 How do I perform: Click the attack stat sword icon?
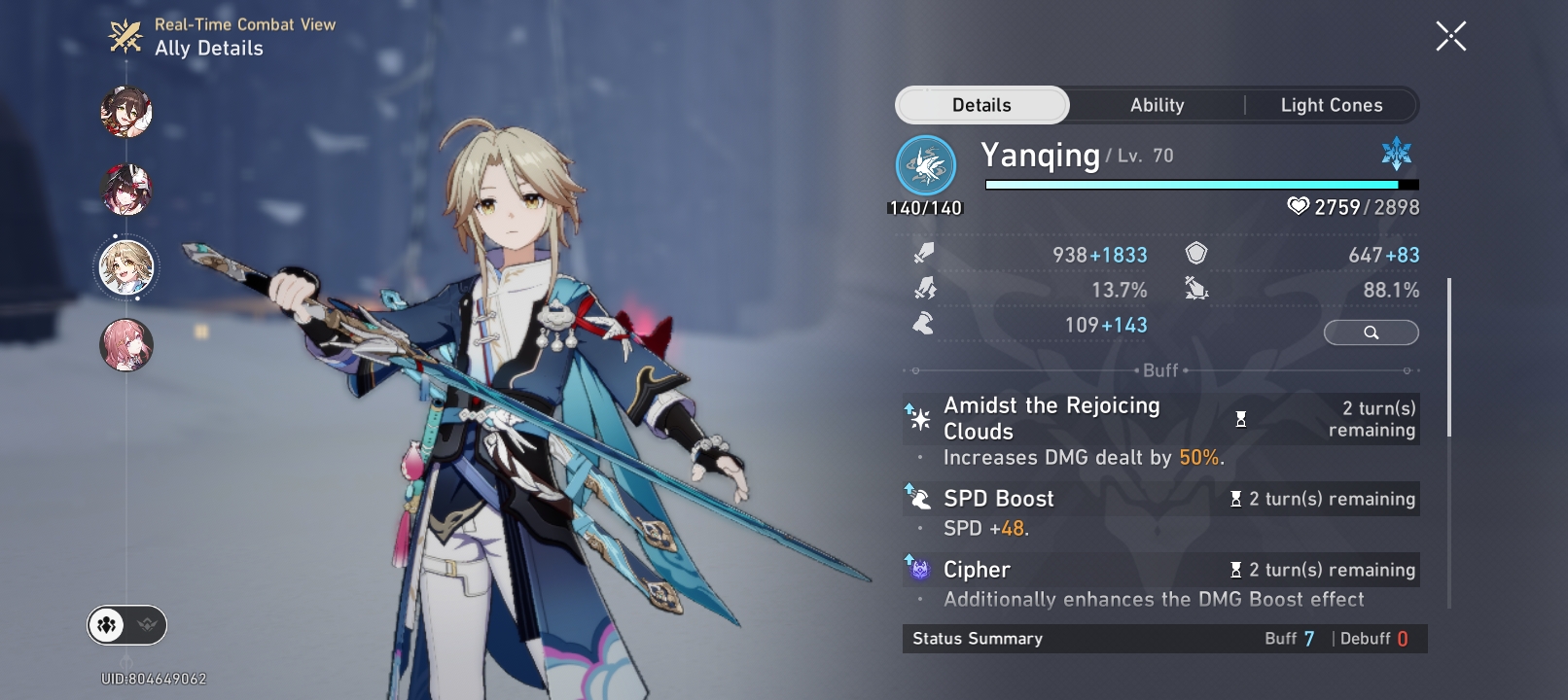[x=925, y=253]
